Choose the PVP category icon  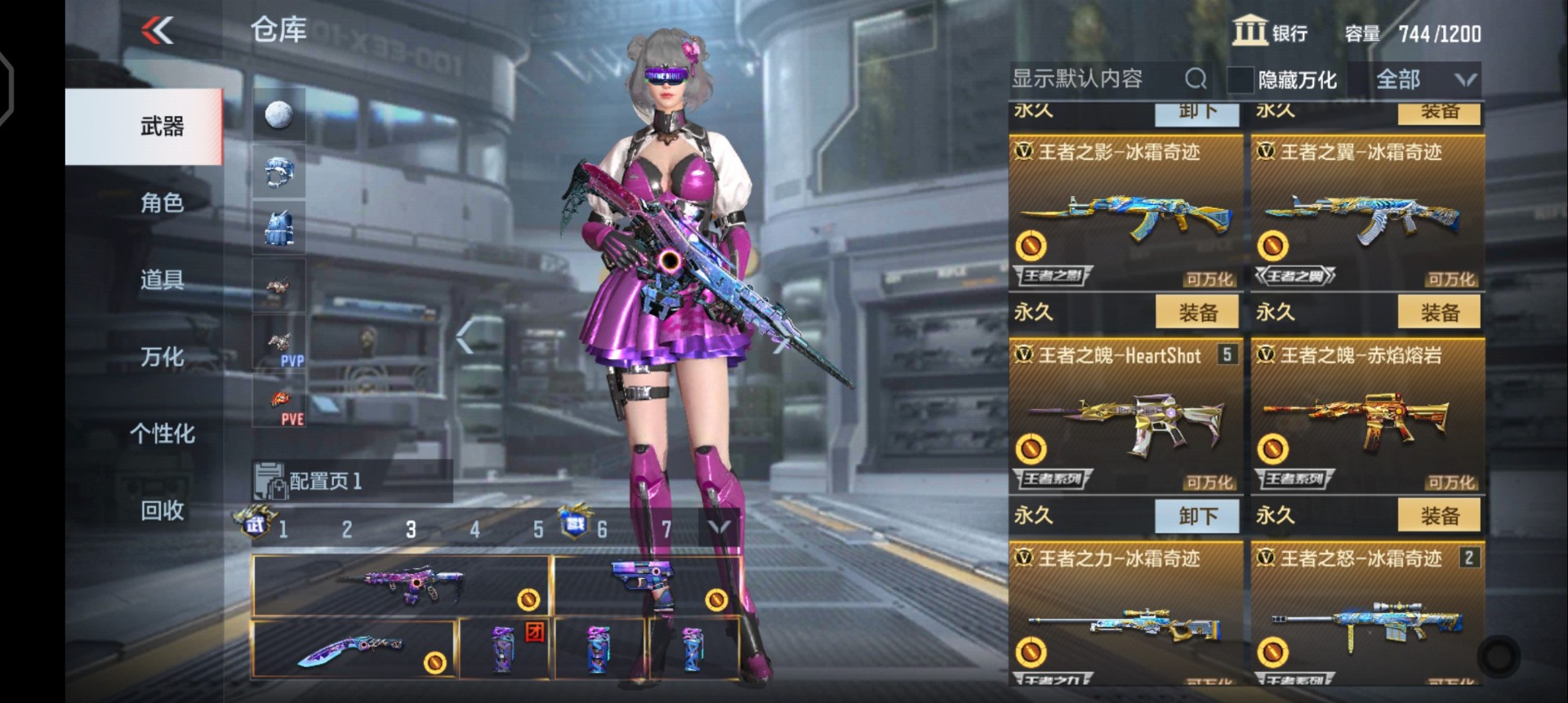[279, 343]
